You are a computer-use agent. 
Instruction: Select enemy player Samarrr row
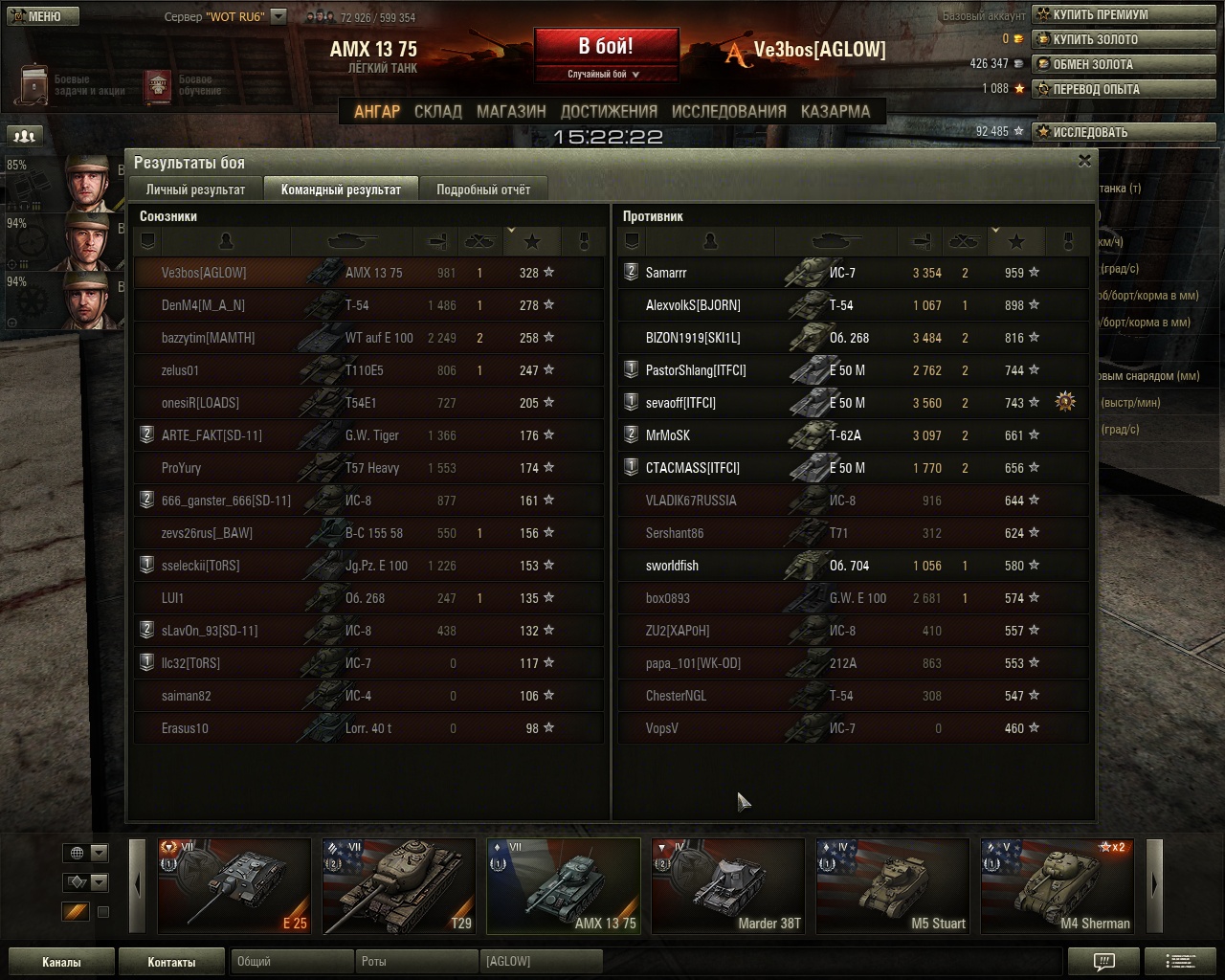coord(850,273)
